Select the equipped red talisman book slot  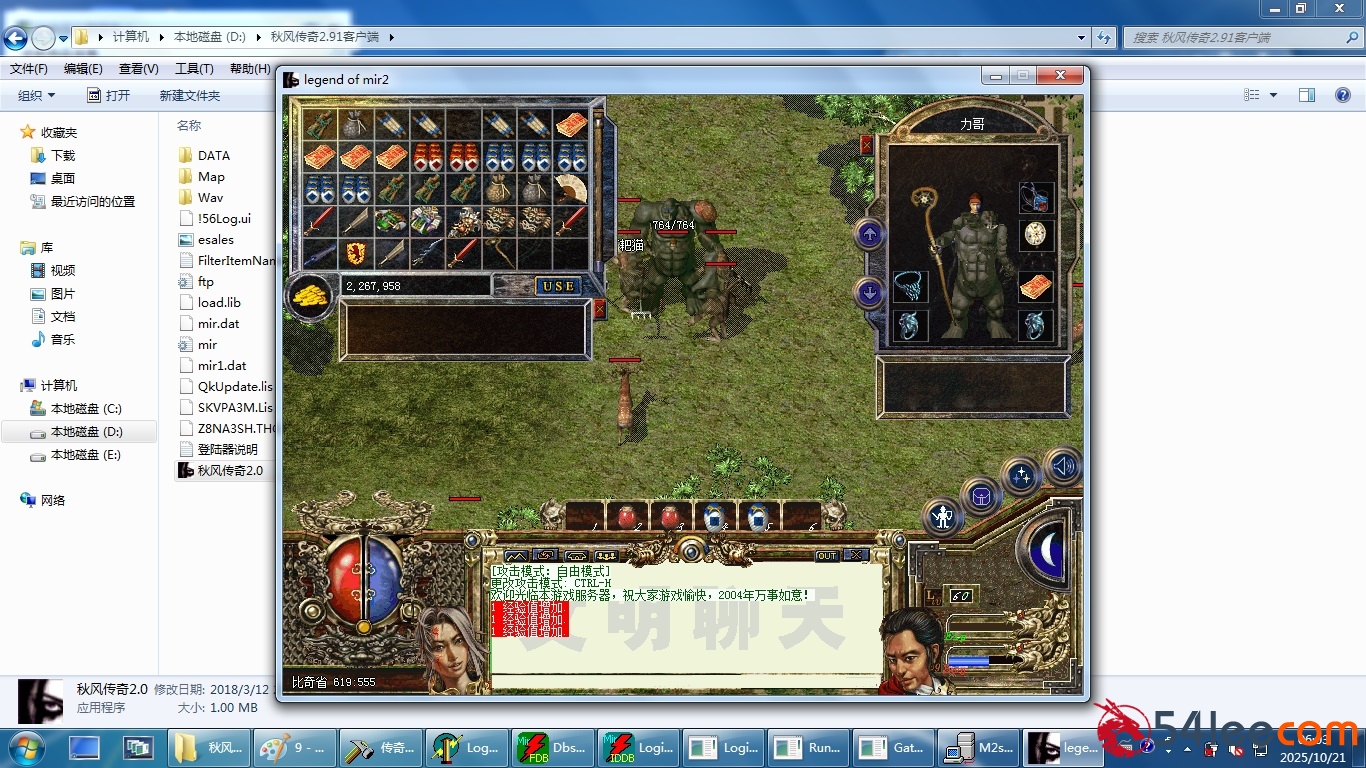1037,287
